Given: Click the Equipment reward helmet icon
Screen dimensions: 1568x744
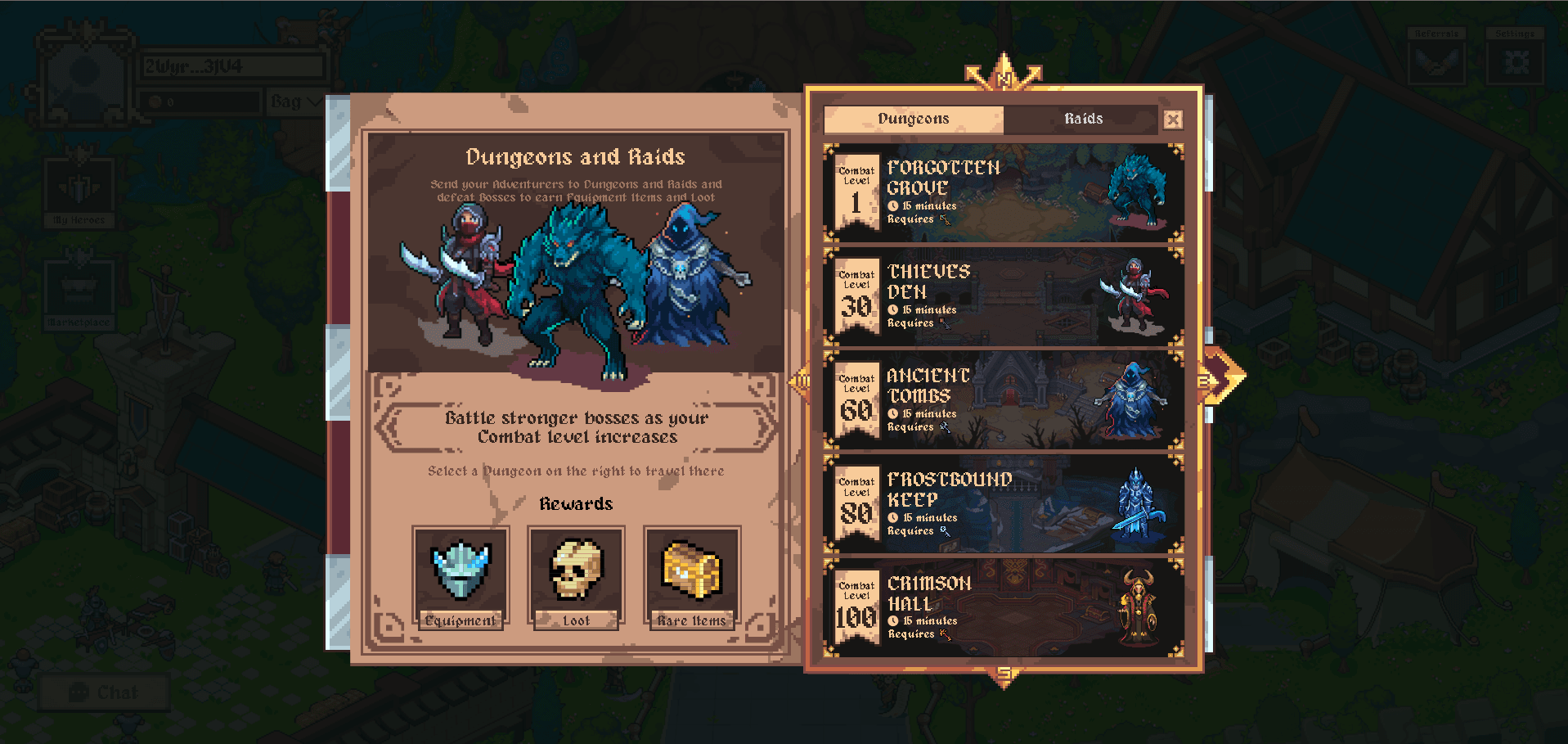Looking at the screenshot, I should tap(461, 571).
